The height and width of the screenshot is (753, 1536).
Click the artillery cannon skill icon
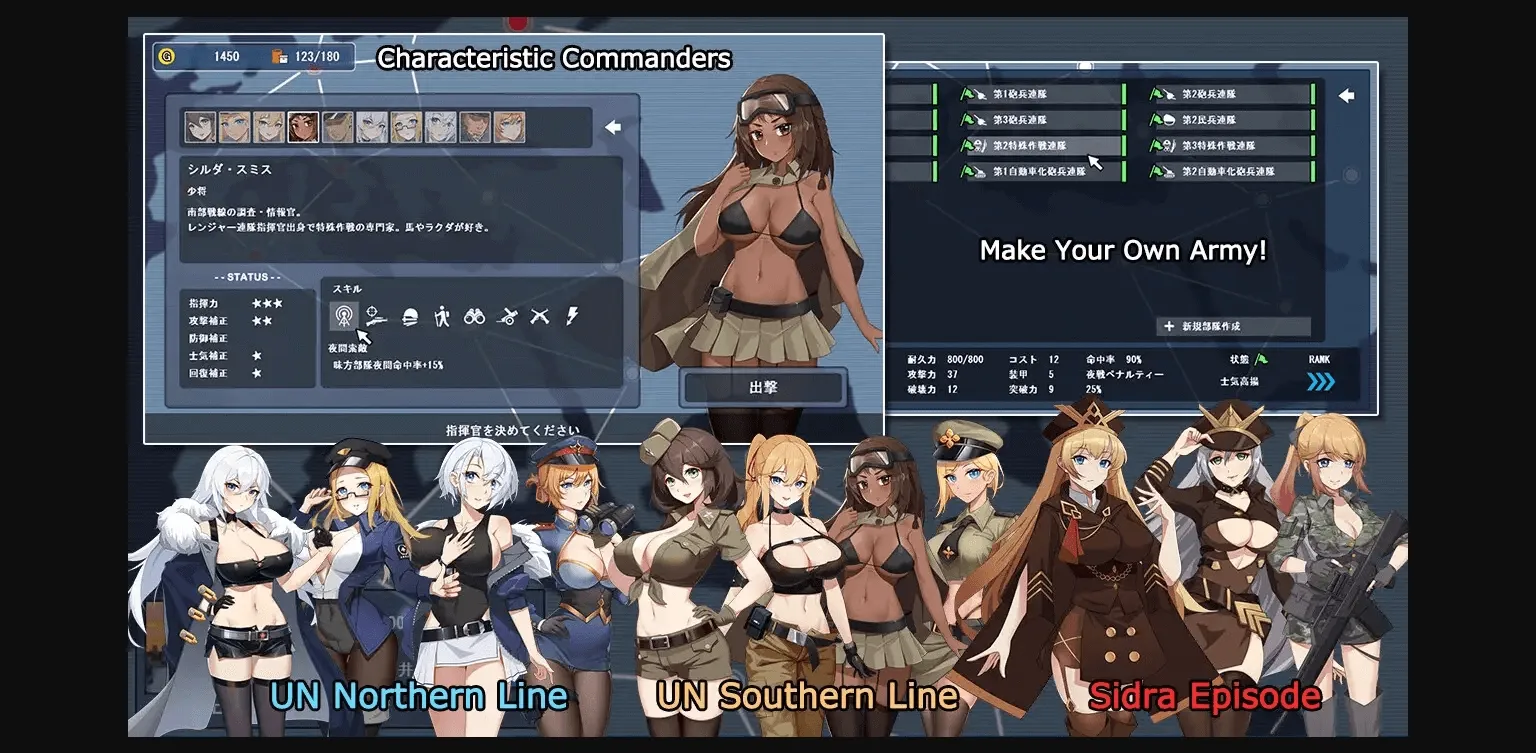[509, 317]
